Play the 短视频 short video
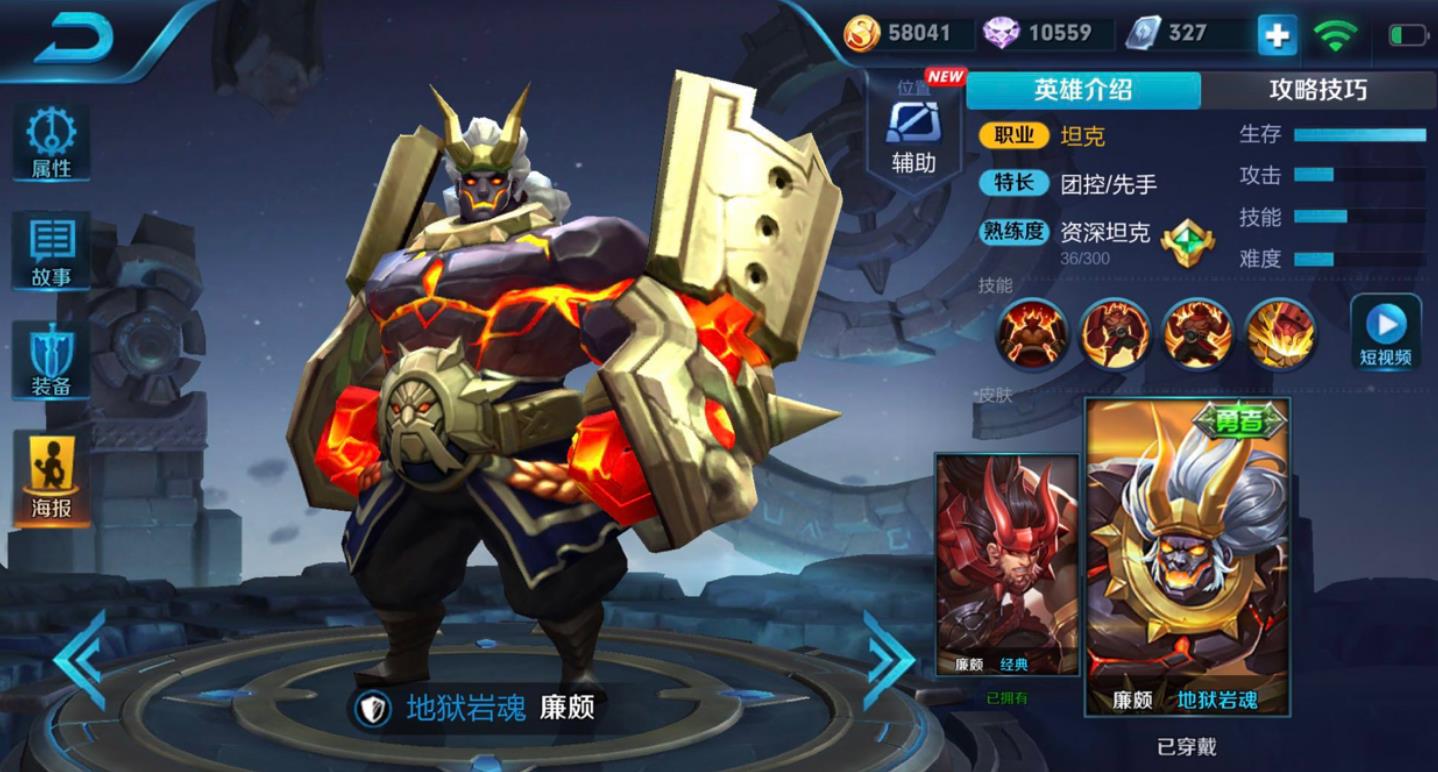 [1386, 330]
